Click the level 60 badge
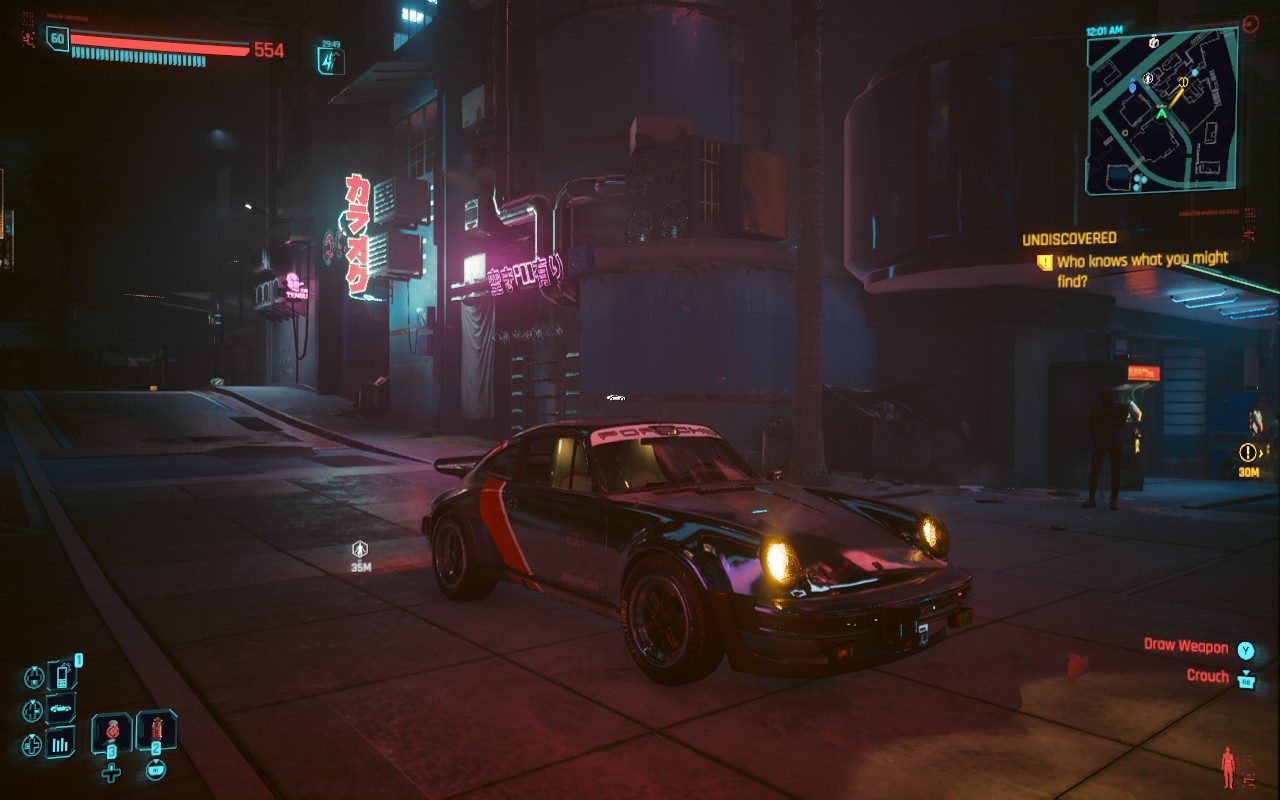This screenshot has width=1280, height=800. pos(58,40)
